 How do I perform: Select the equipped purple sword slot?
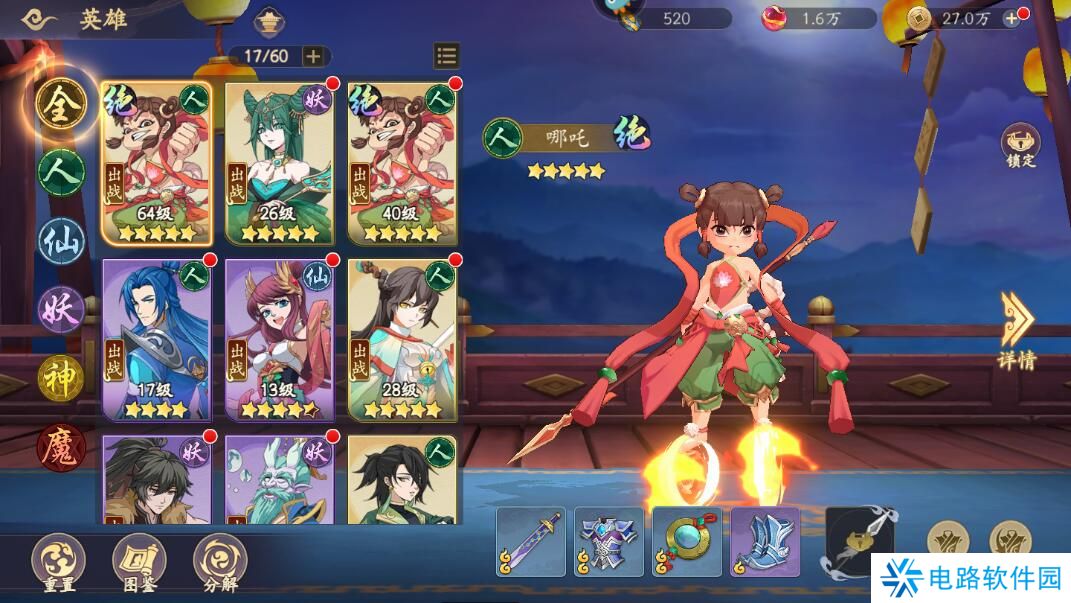pyautogui.click(x=531, y=542)
